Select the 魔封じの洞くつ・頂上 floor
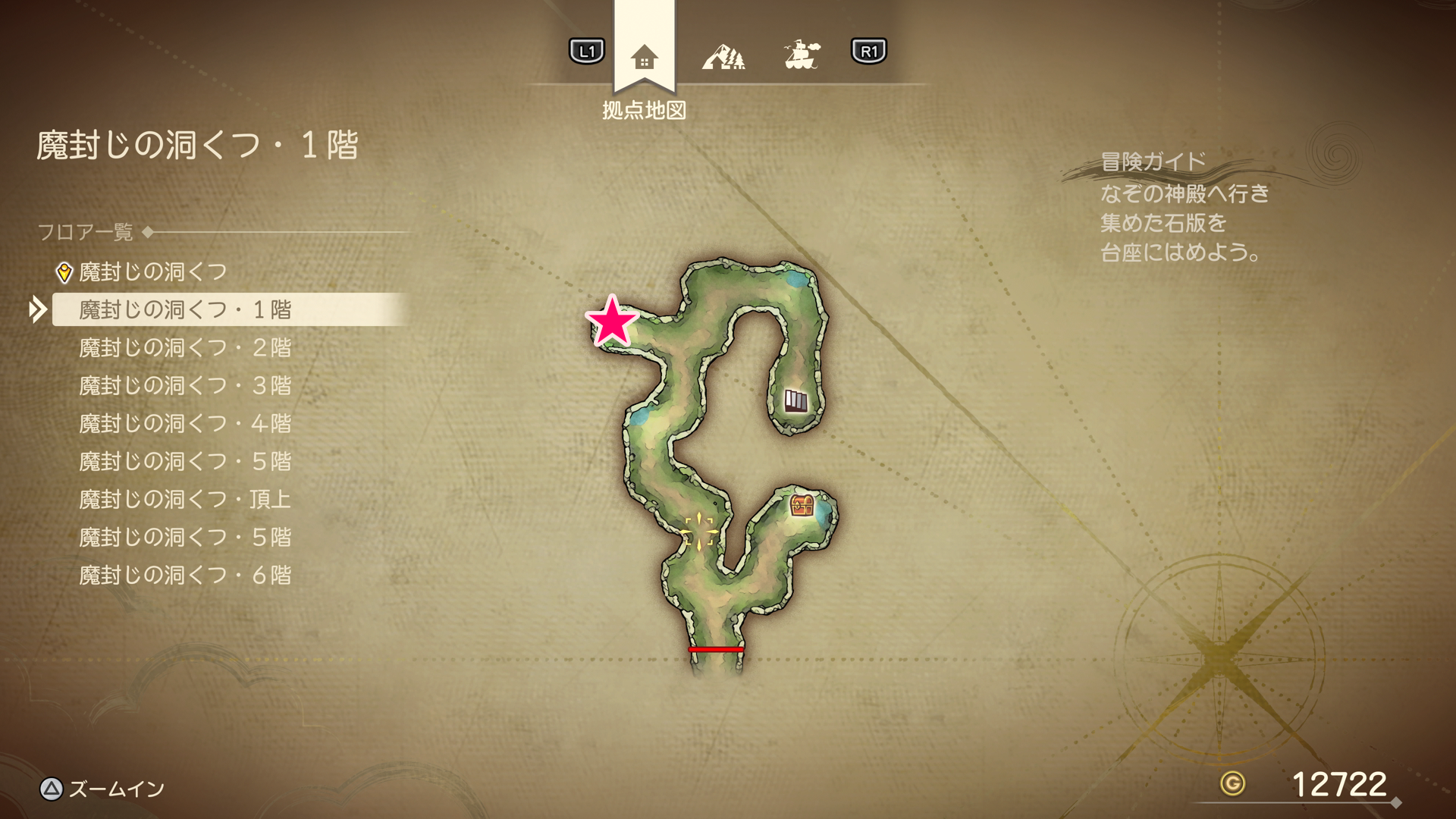1456x819 pixels. 185,499
